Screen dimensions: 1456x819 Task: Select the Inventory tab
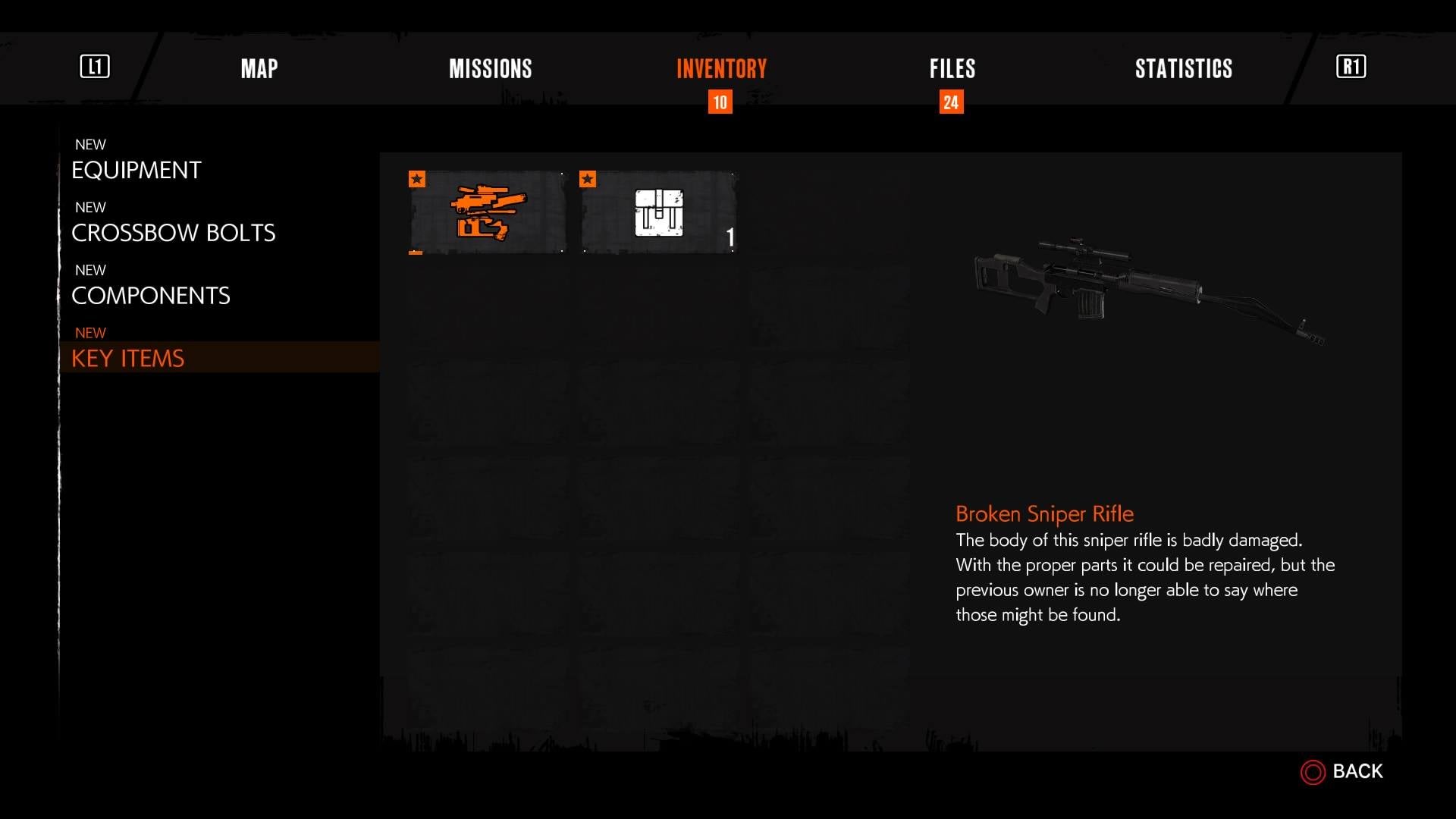click(x=721, y=69)
